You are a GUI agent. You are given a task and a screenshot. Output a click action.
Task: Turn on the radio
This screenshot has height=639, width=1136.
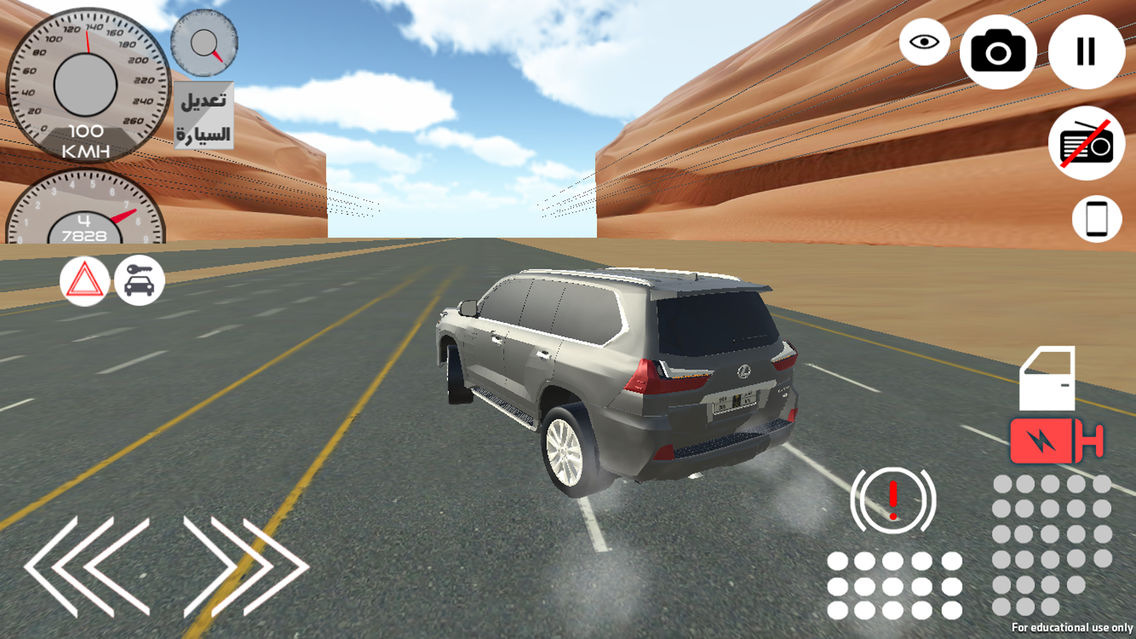pos(1086,143)
